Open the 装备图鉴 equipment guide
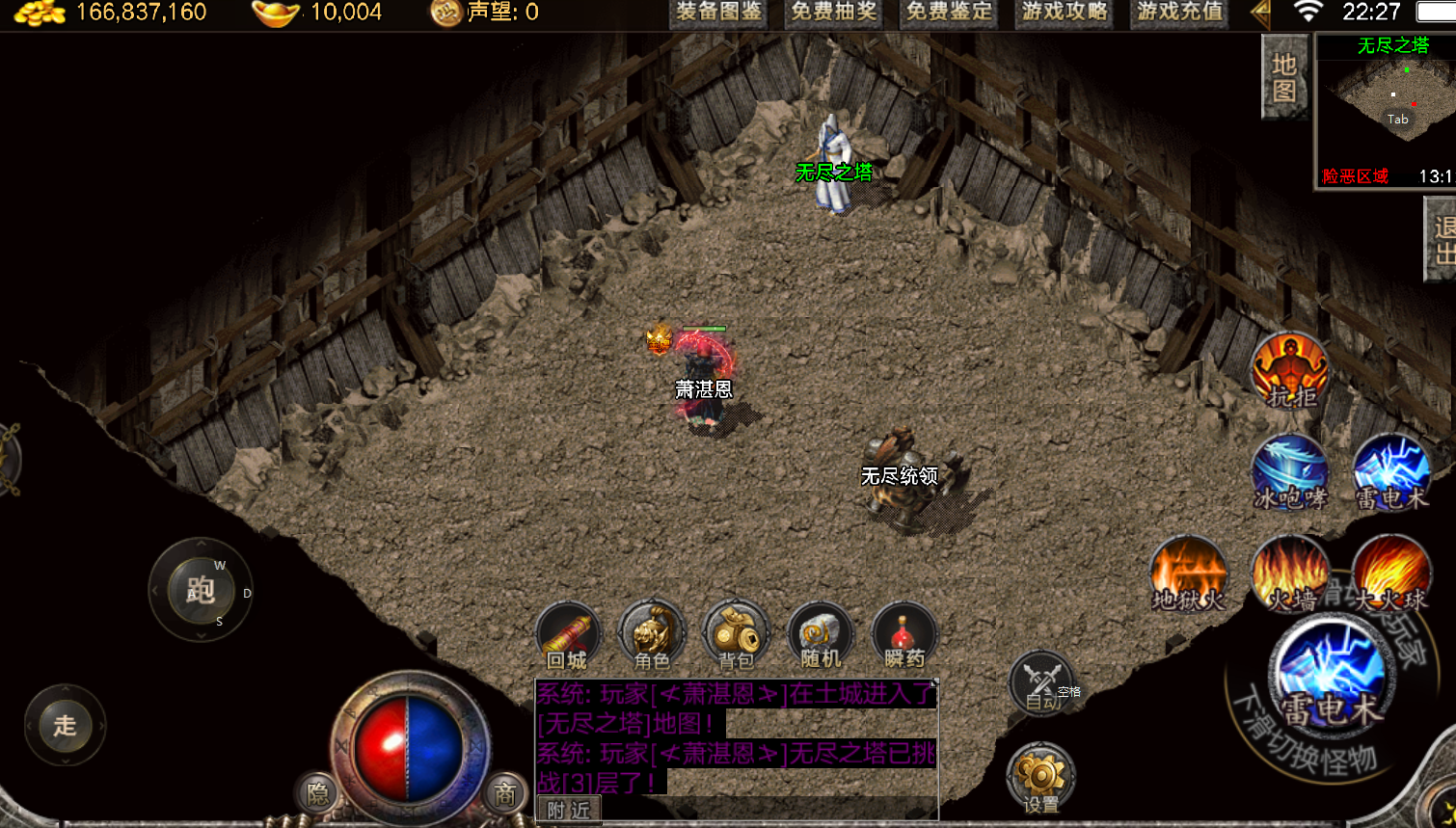The width and height of the screenshot is (1456, 828). pos(718,13)
